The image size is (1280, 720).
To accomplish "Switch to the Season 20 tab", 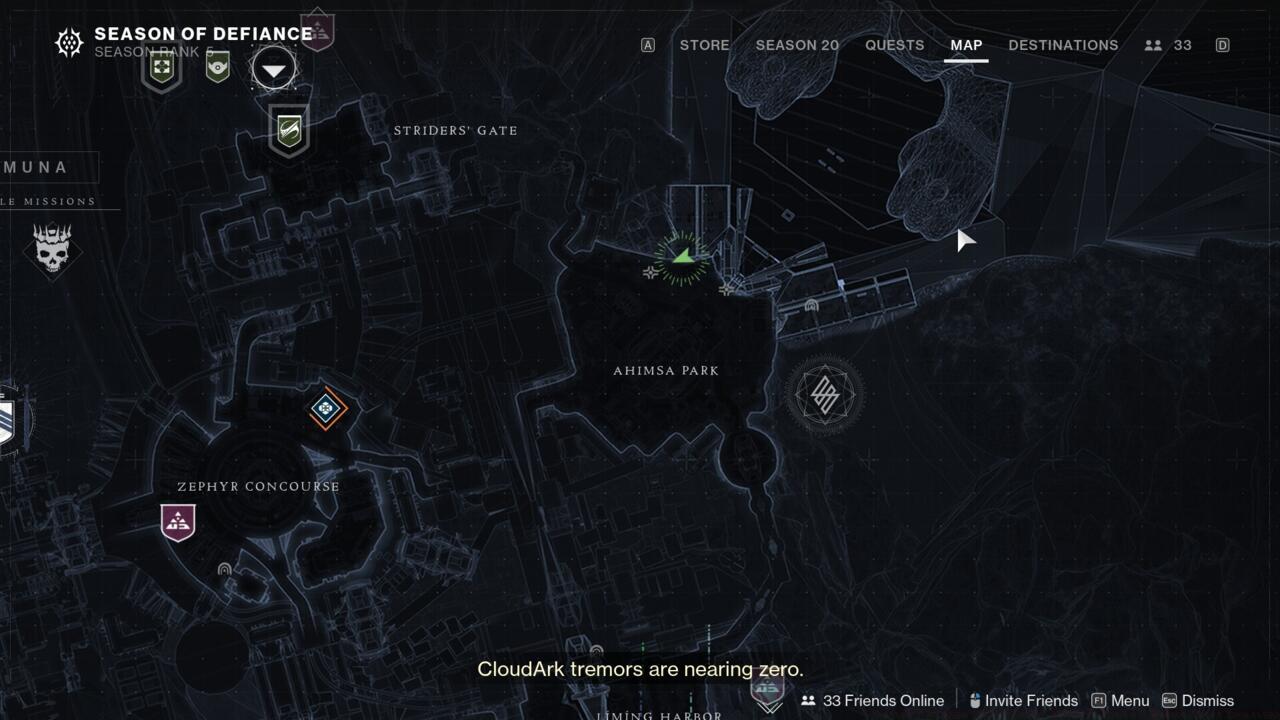I will coord(797,45).
